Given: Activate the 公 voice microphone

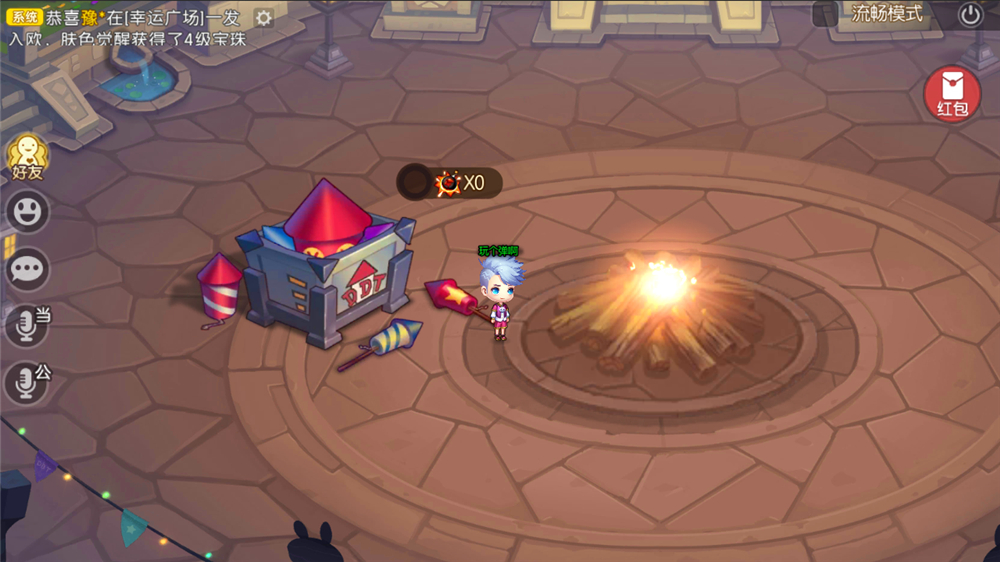Looking at the screenshot, I should tap(27, 382).
